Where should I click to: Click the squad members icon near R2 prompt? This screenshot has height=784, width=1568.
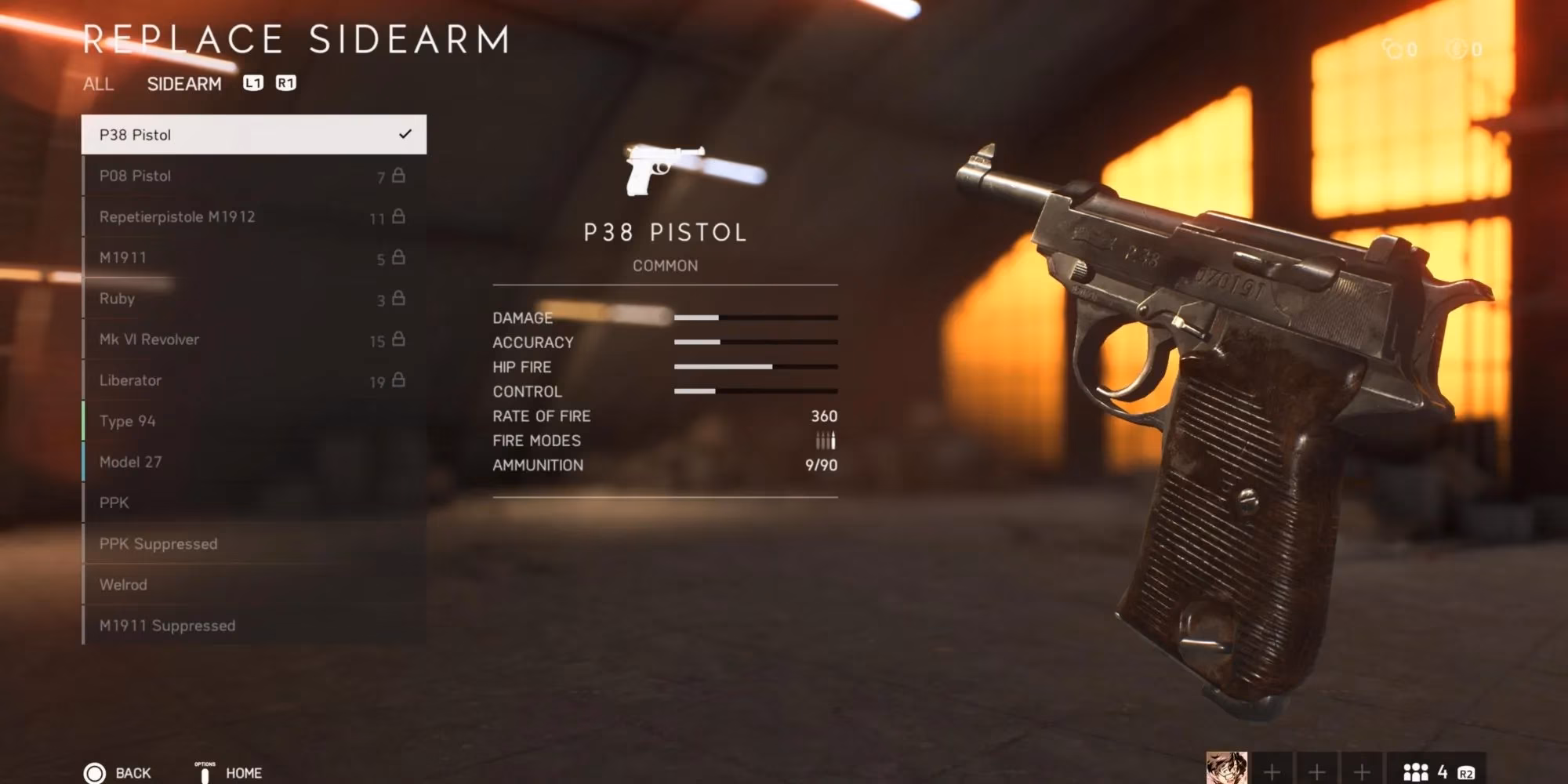[x=1415, y=771]
